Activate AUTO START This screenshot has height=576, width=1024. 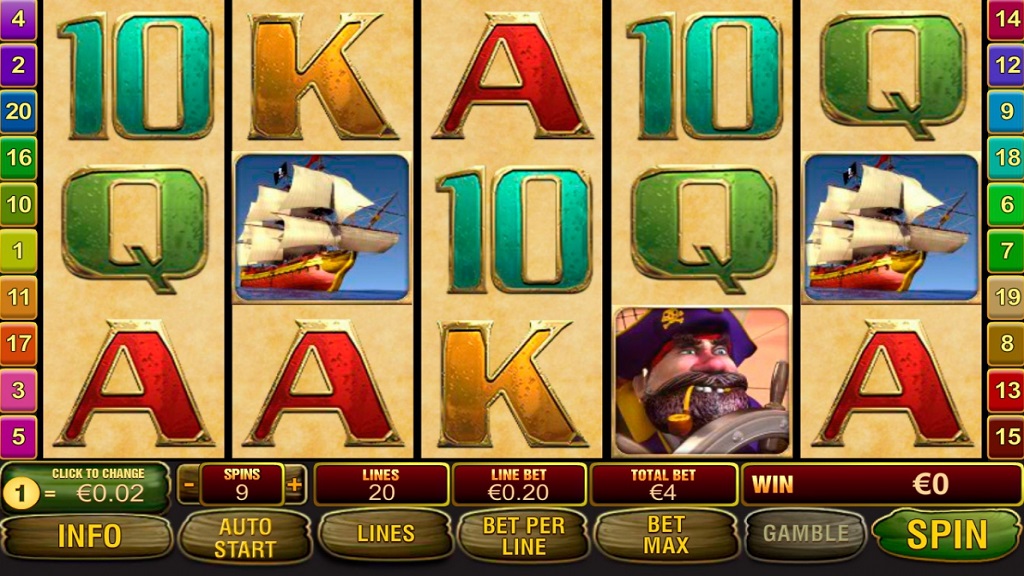click(246, 536)
